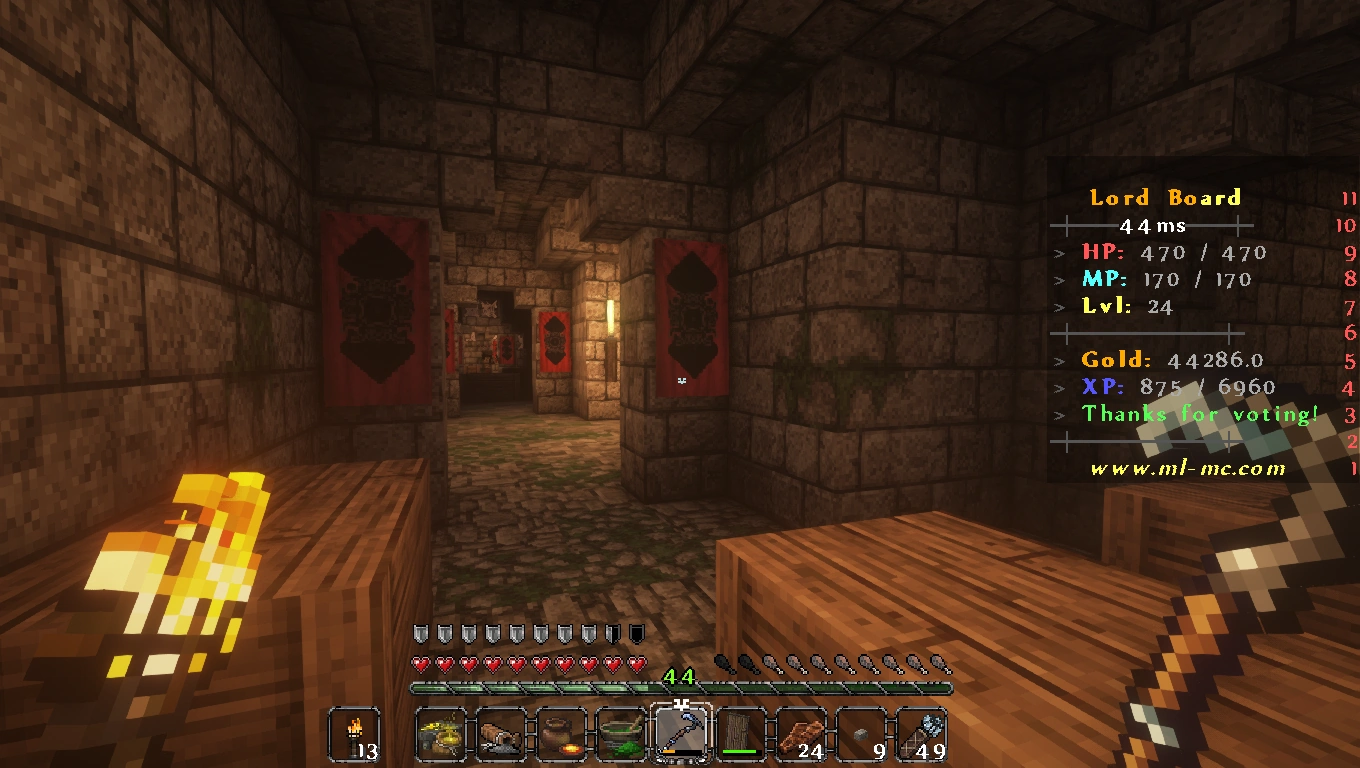Select the clay pot hotbar slot

(x=562, y=731)
